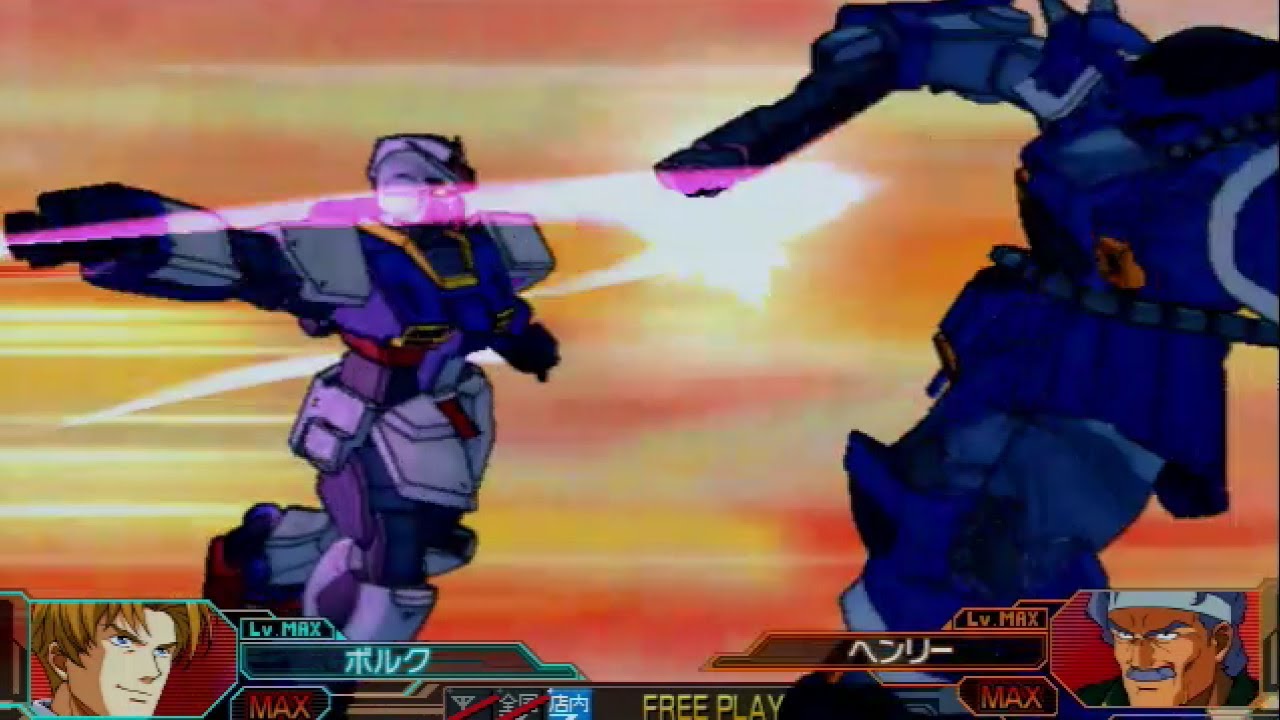
Task: Click Boruku's teal Lv.MAX badge
Action: (285, 628)
